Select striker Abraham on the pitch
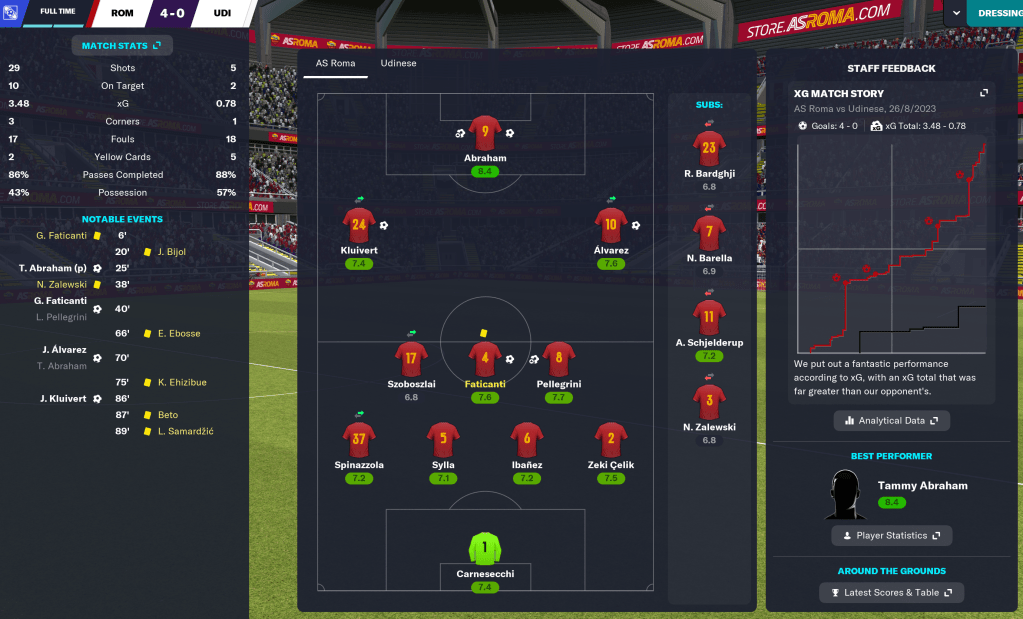The height and width of the screenshot is (619, 1023). pos(485,133)
